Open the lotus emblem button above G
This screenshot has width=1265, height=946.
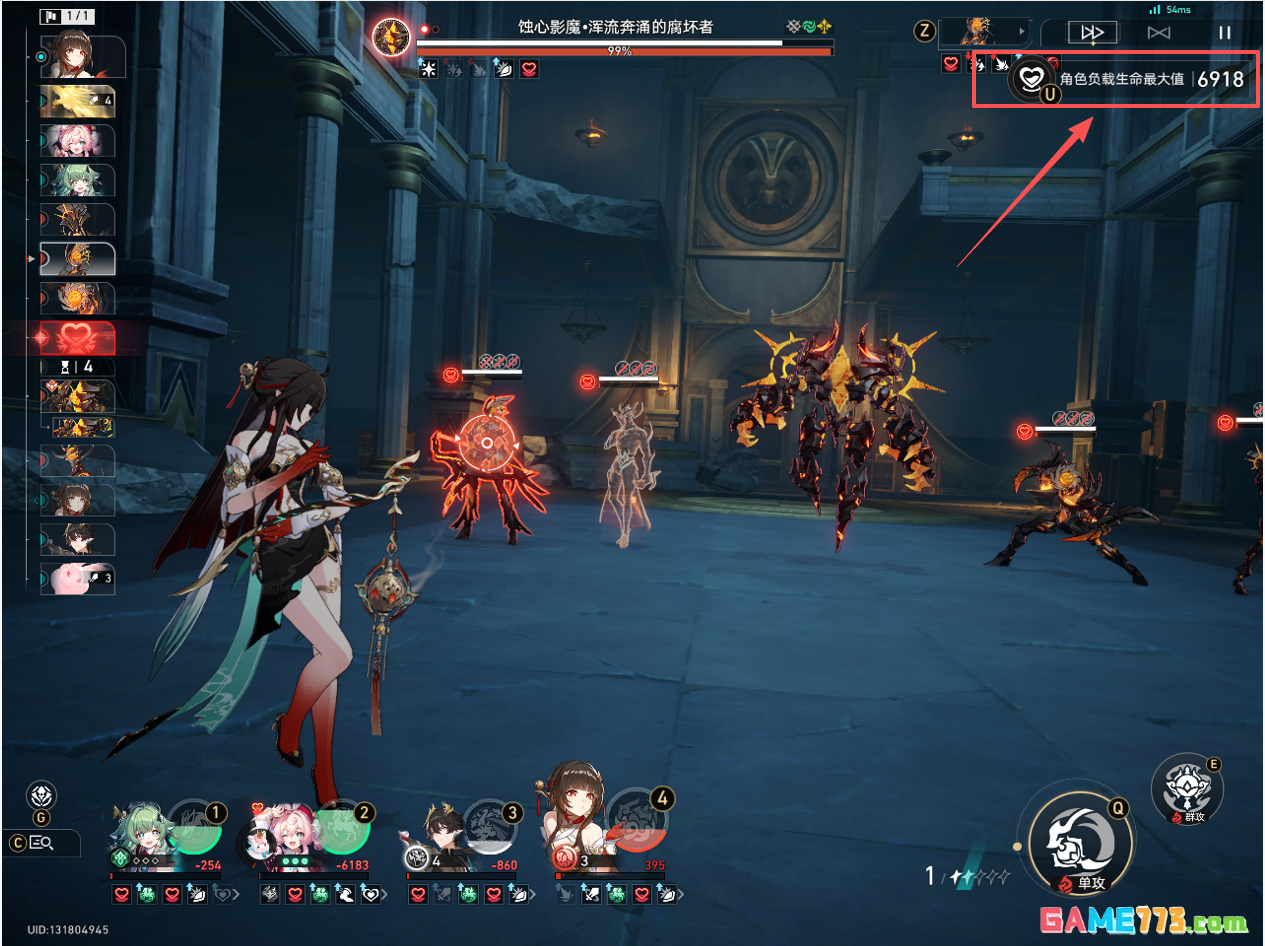[x=41, y=796]
